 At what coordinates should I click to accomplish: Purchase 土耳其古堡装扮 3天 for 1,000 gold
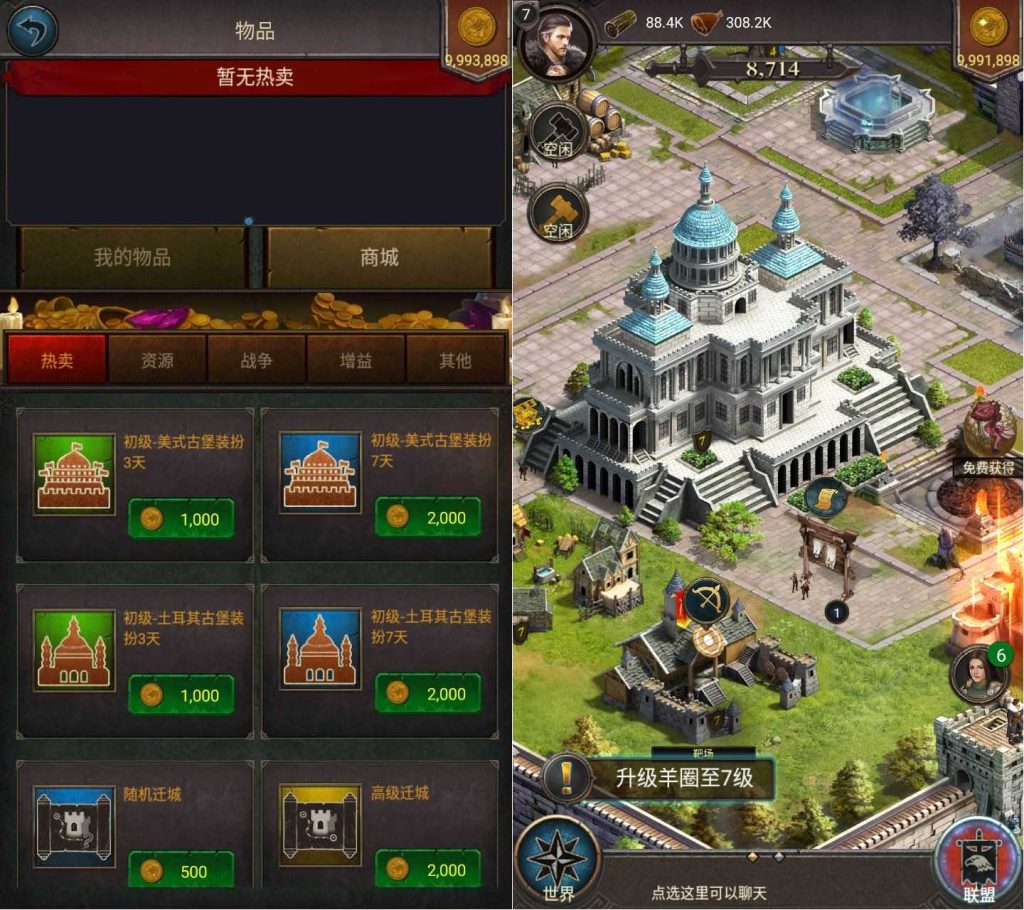point(181,695)
